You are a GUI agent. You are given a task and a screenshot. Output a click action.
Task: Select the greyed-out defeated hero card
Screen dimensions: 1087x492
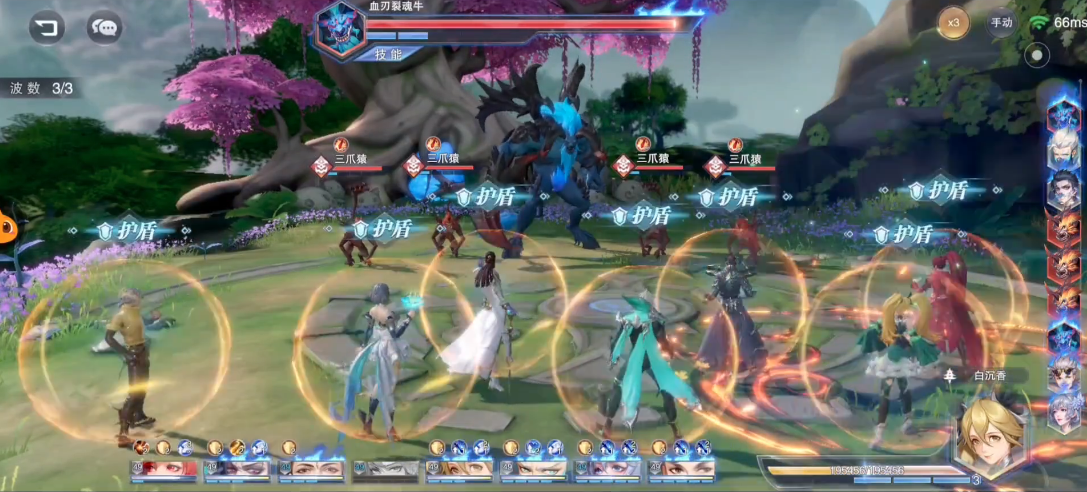[385, 468]
